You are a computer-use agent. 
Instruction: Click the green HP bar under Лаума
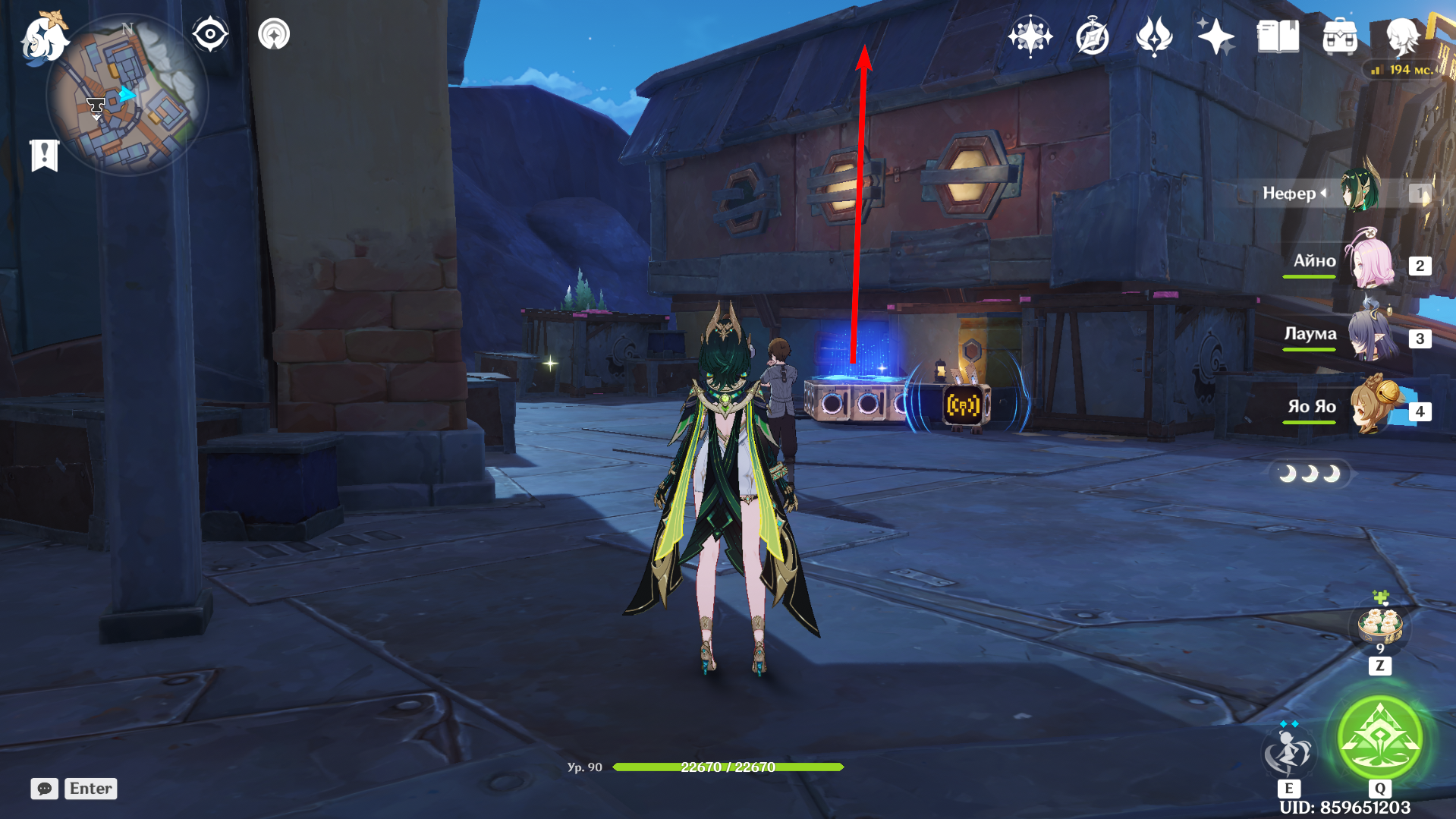point(1309,351)
